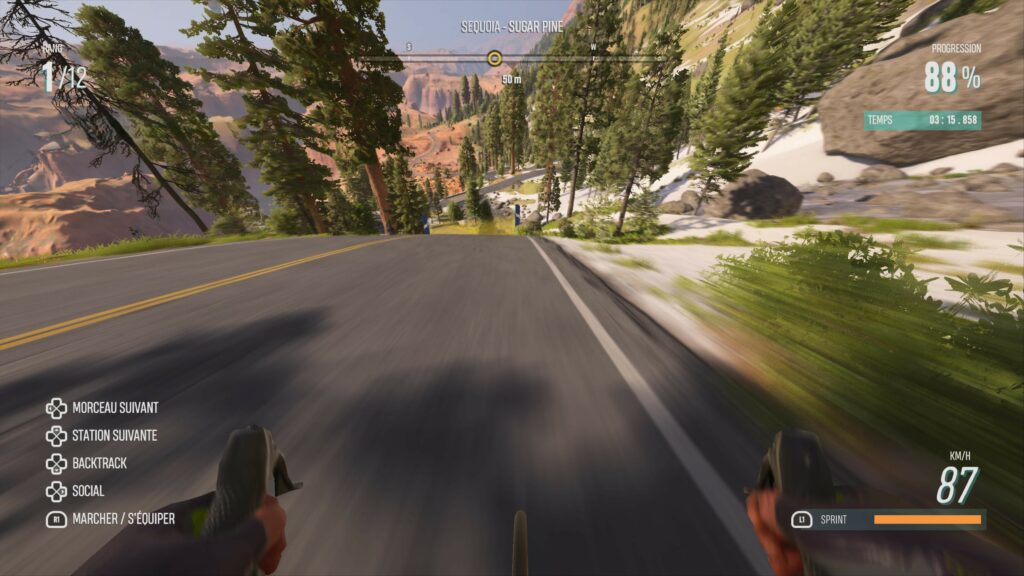This screenshot has width=1024, height=576.
Task: Open the Social shortcut
Action: (88, 491)
